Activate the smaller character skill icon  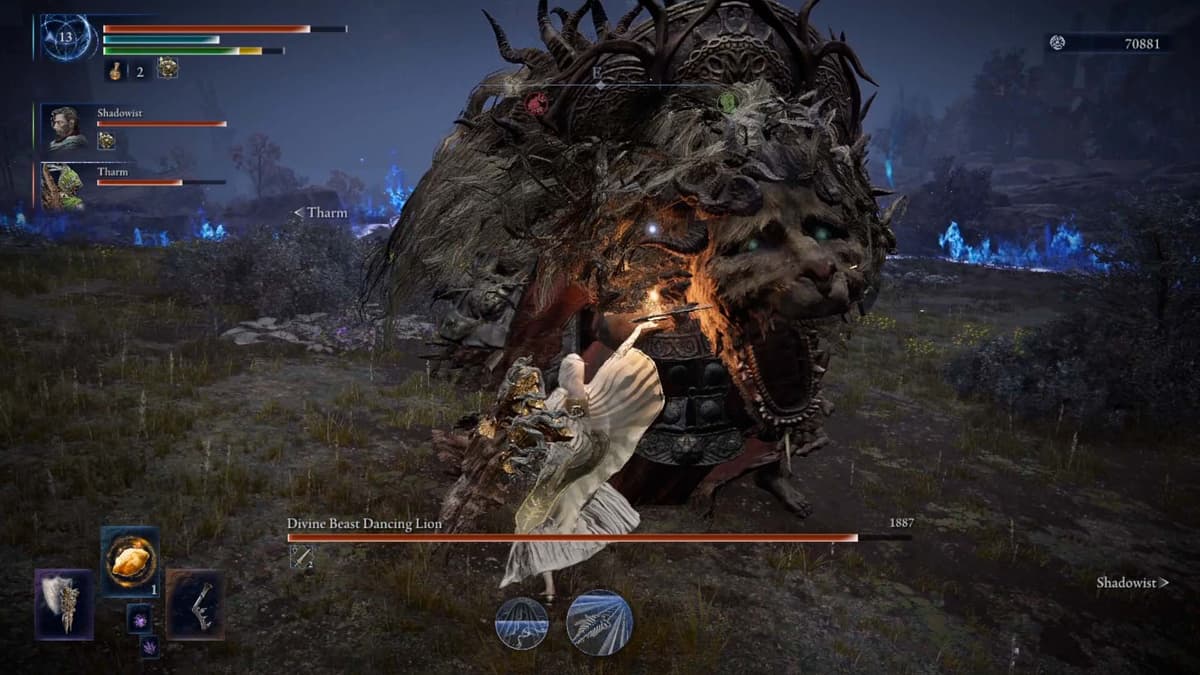pos(522,624)
